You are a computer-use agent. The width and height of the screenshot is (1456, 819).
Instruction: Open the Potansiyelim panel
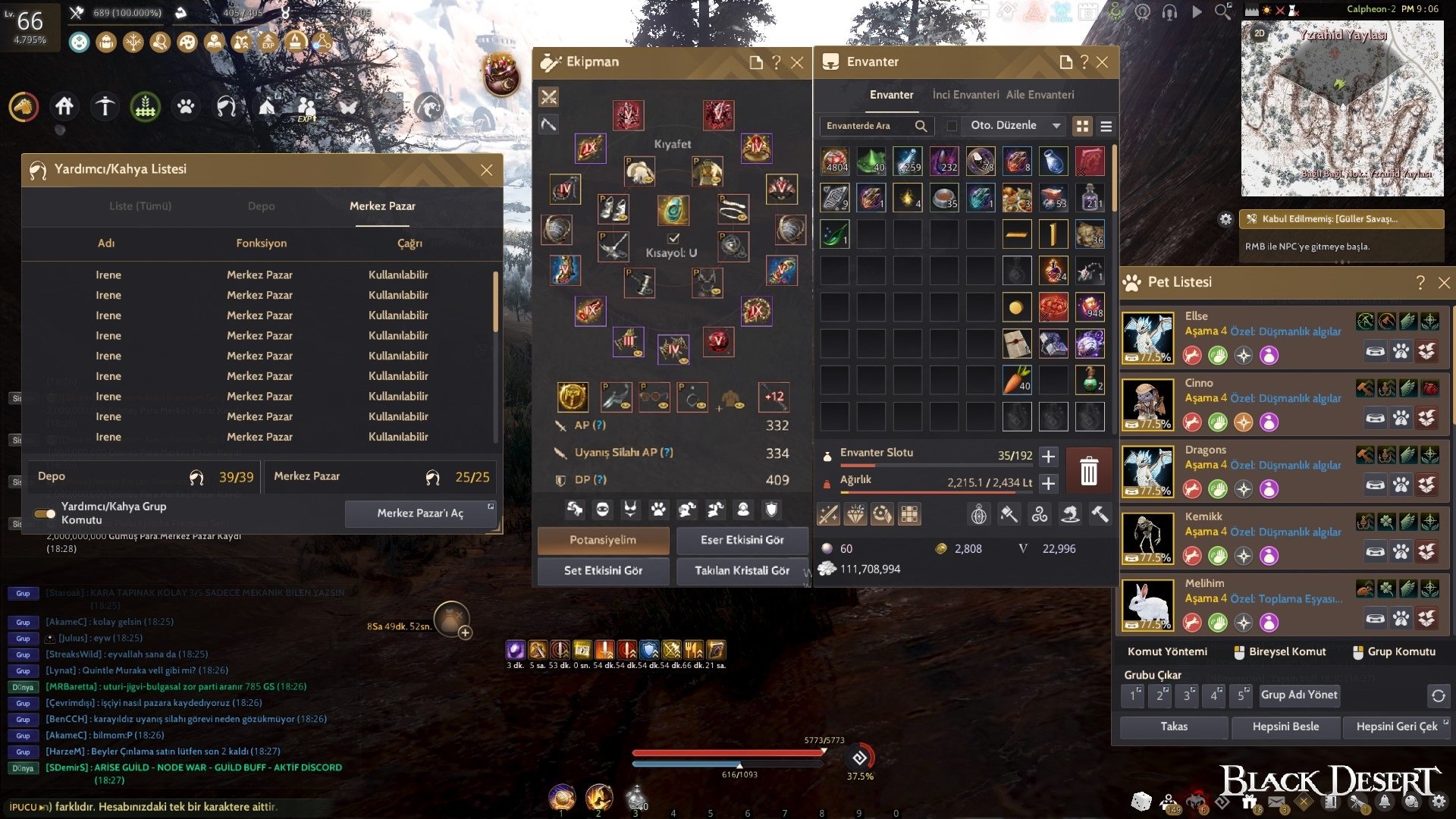click(603, 540)
